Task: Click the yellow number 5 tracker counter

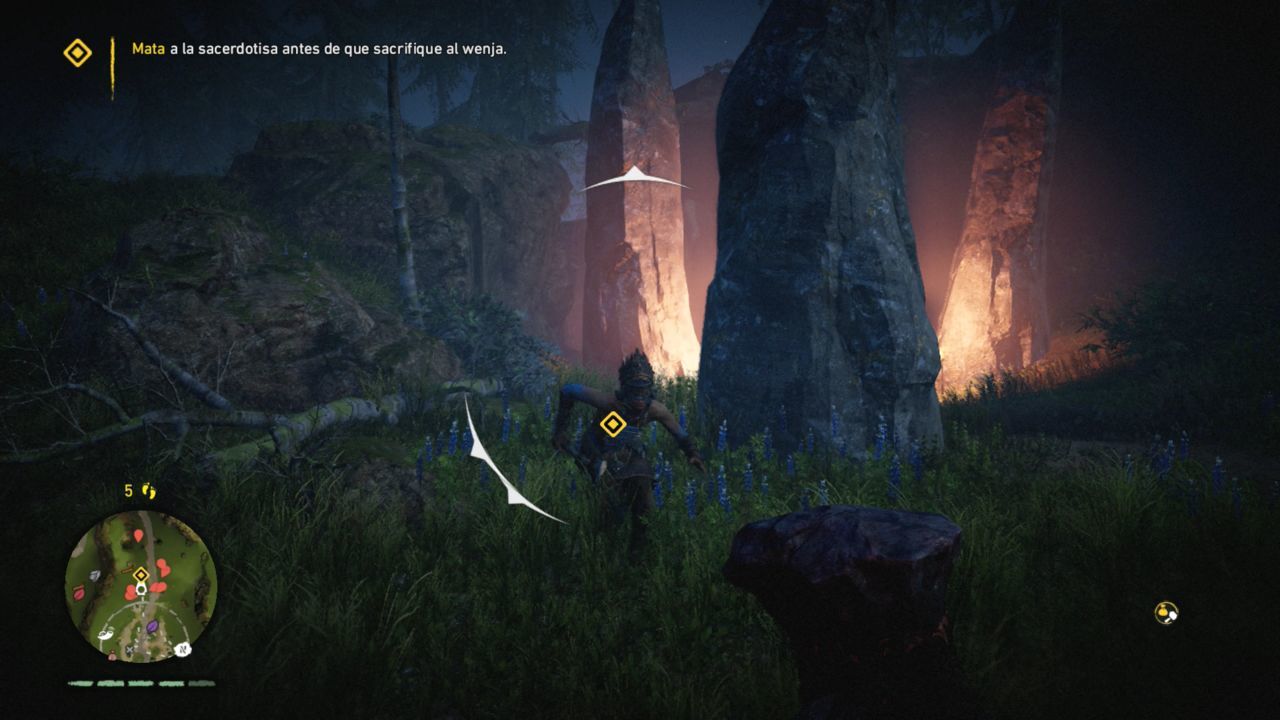Action: pos(126,488)
